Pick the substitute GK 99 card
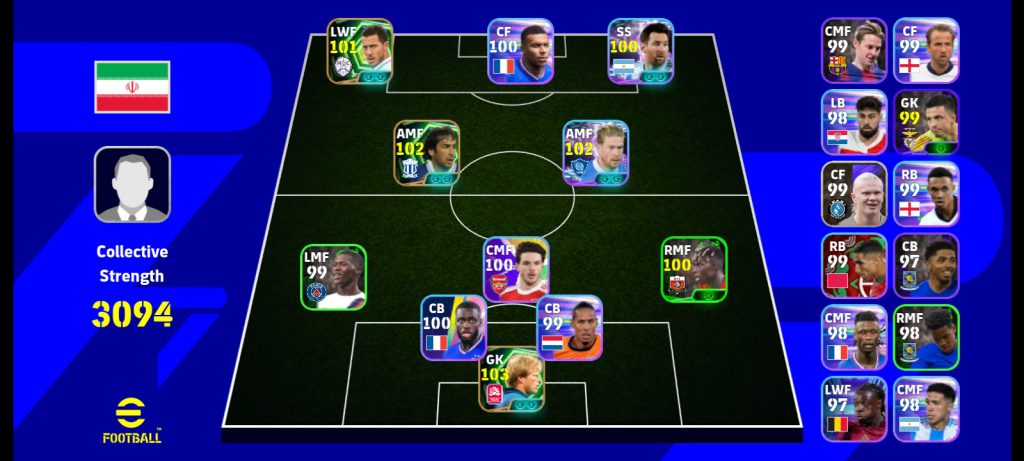 click(926, 122)
